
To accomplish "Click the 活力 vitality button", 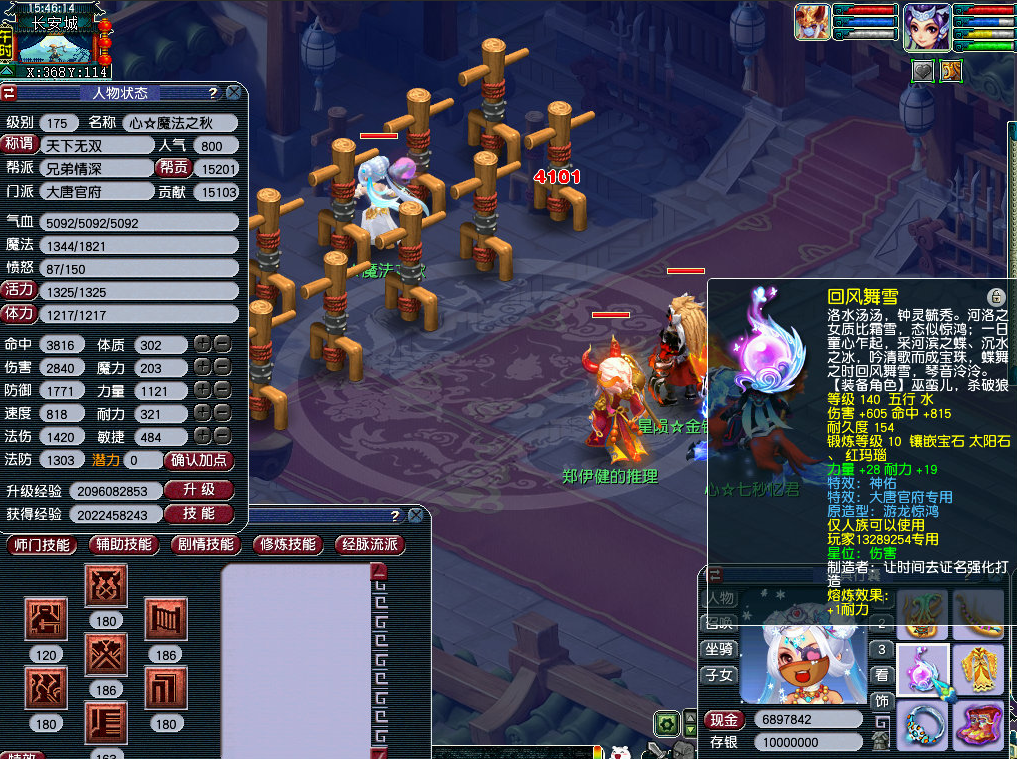I will [x=19, y=290].
